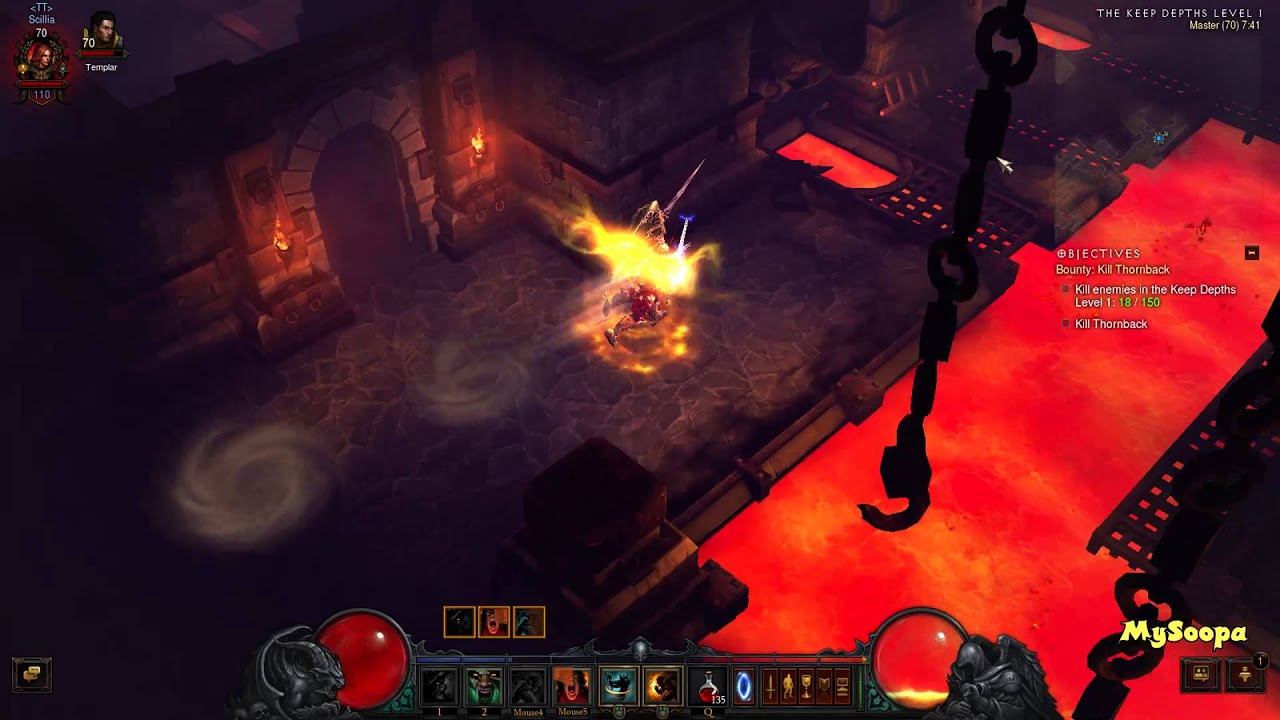1280x720 pixels.
Task: Drink the red health potion
Action: pyautogui.click(x=708, y=687)
